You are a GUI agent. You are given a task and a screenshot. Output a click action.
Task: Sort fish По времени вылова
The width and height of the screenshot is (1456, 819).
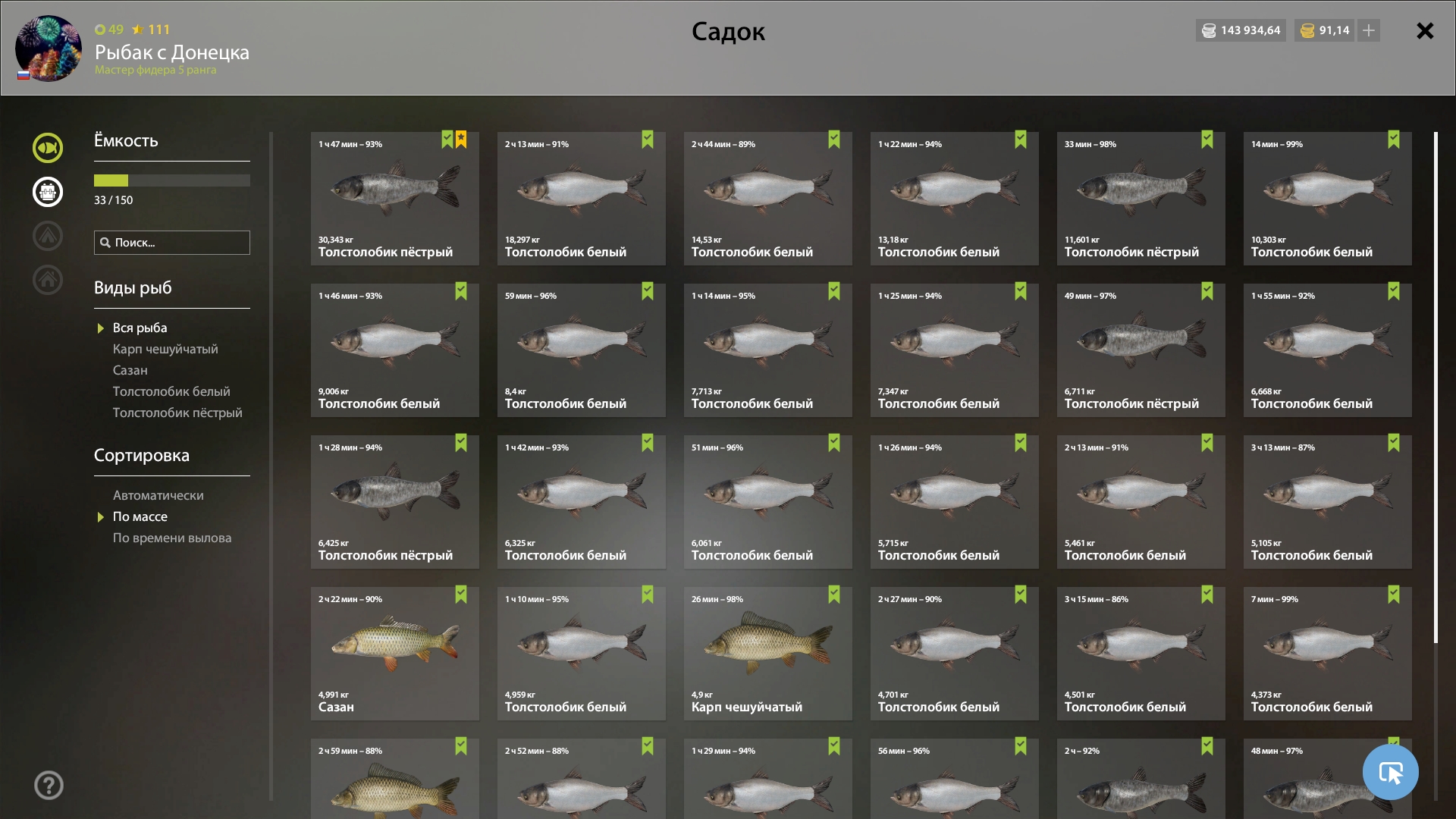pyautogui.click(x=172, y=538)
